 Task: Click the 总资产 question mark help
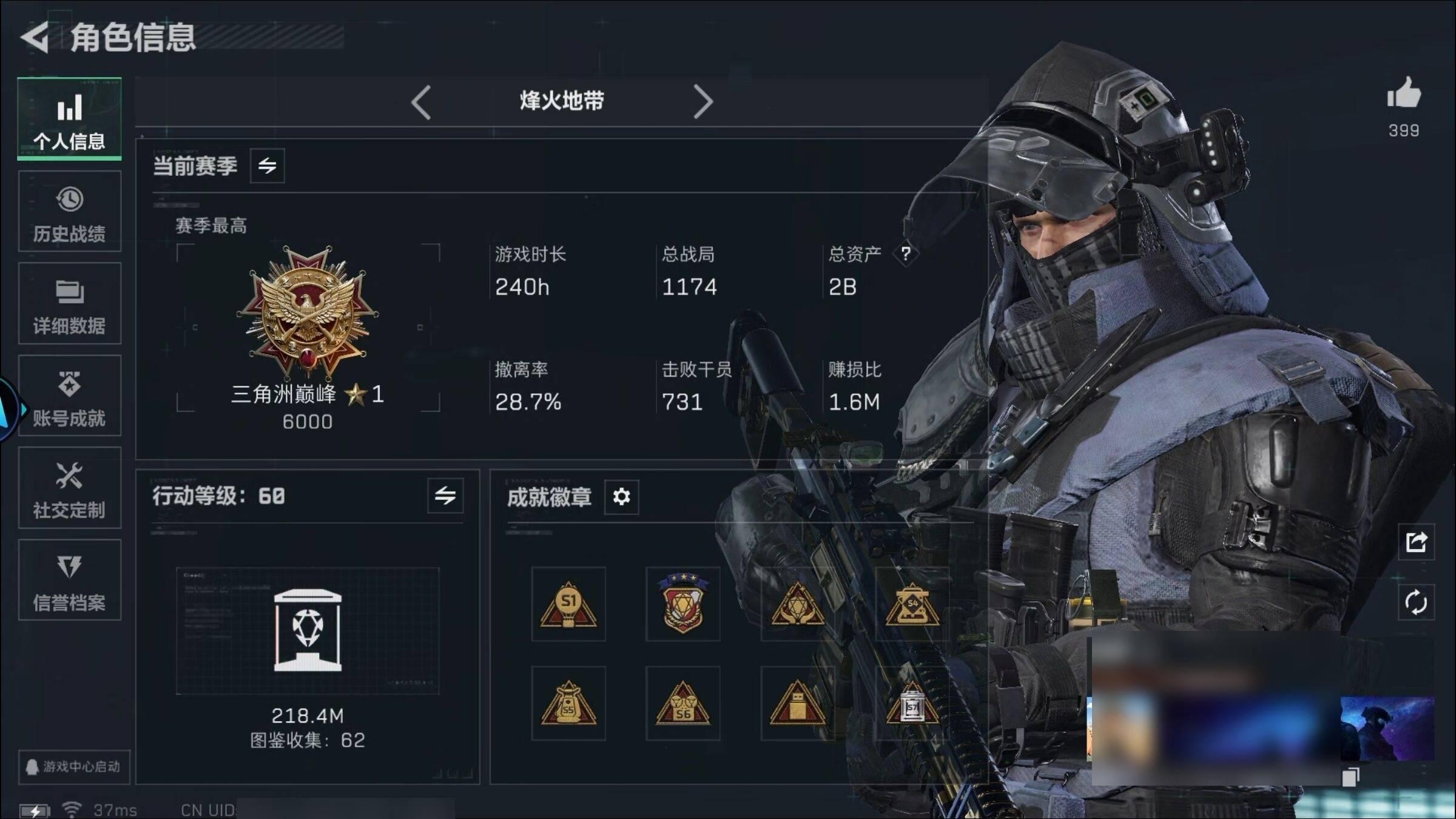coord(905,254)
